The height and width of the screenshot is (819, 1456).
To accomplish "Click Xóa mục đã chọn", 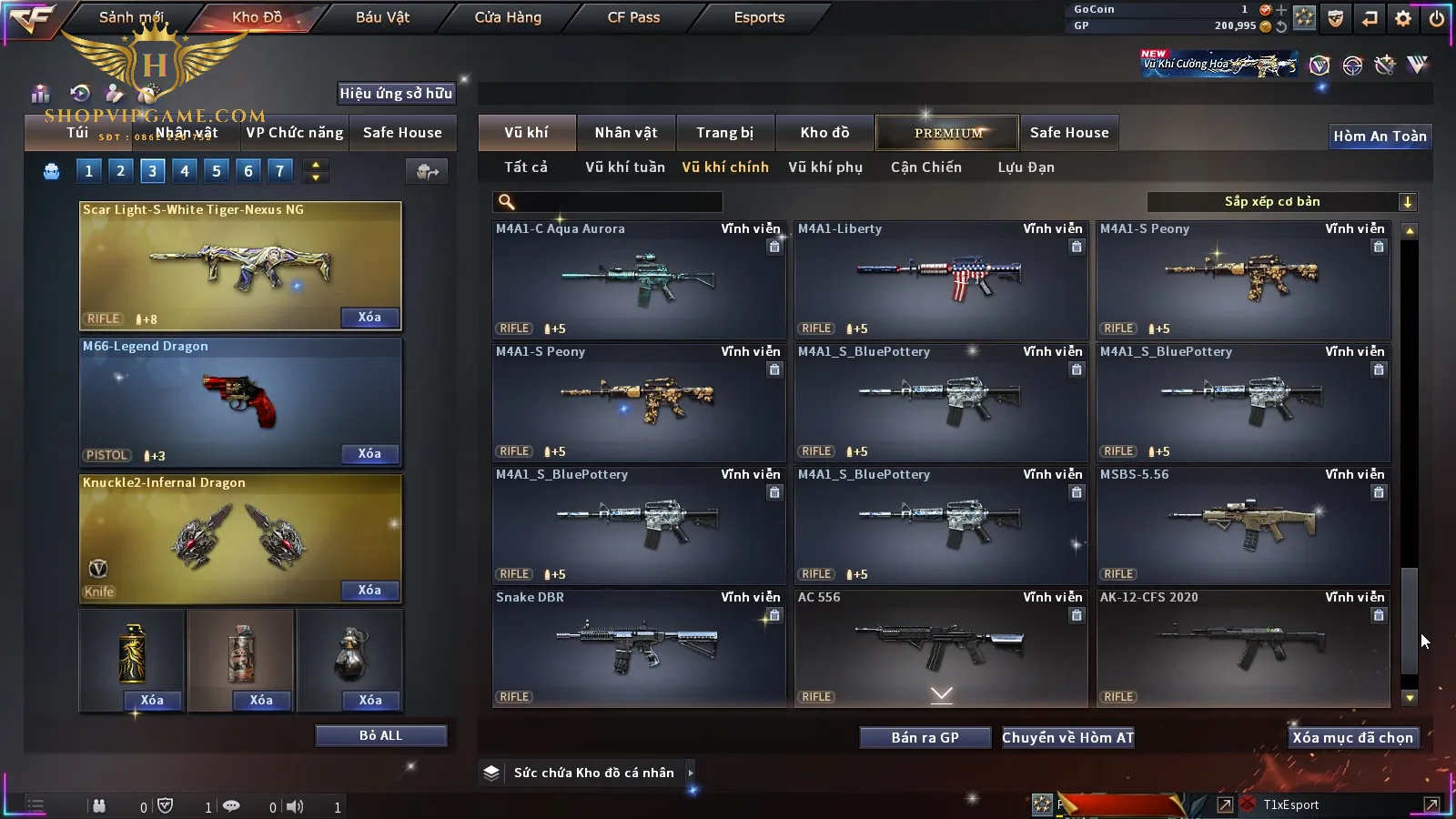I will pyautogui.click(x=1352, y=738).
